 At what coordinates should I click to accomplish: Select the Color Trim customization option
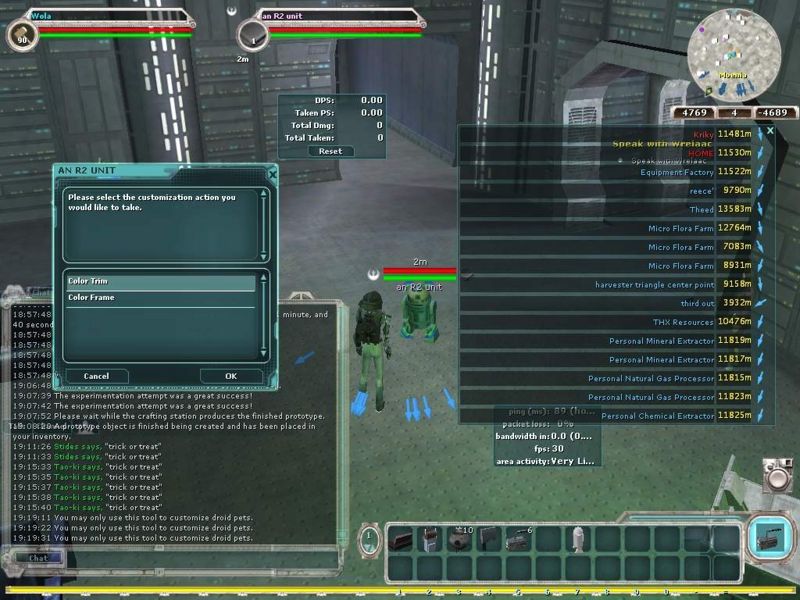(160, 282)
